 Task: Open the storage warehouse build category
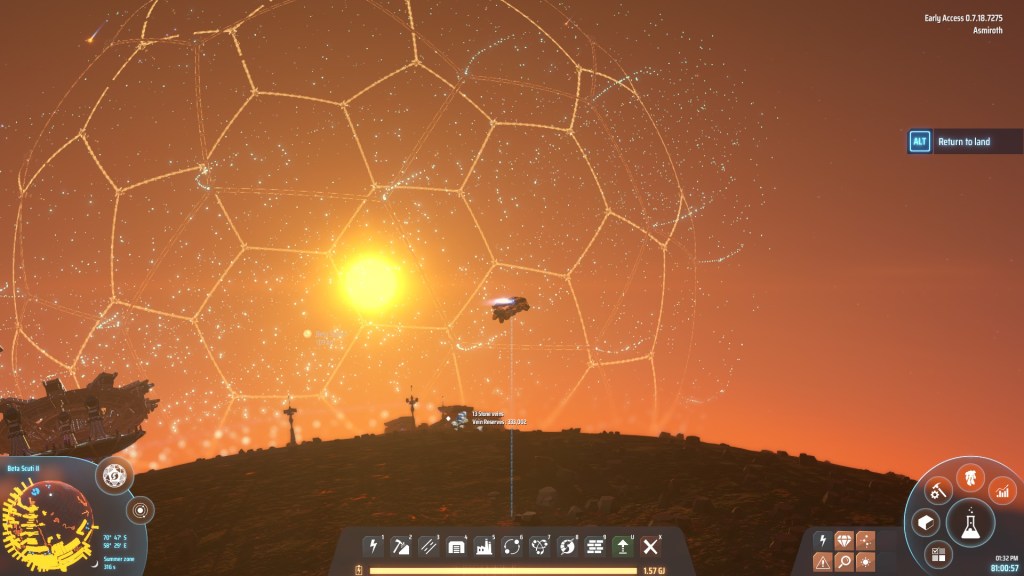457,546
